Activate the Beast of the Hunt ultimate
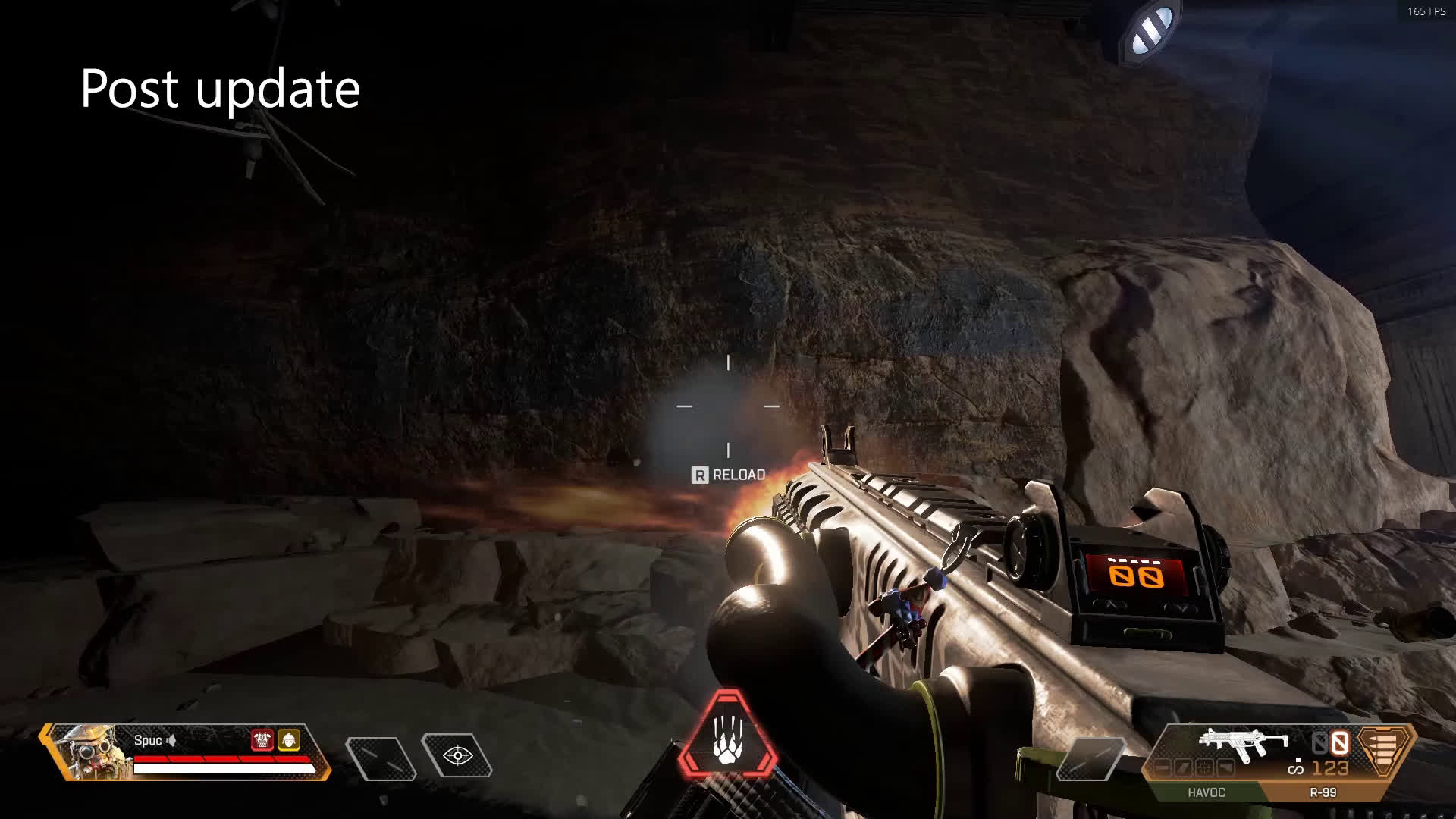This screenshot has height=819, width=1456. pos(728,737)
